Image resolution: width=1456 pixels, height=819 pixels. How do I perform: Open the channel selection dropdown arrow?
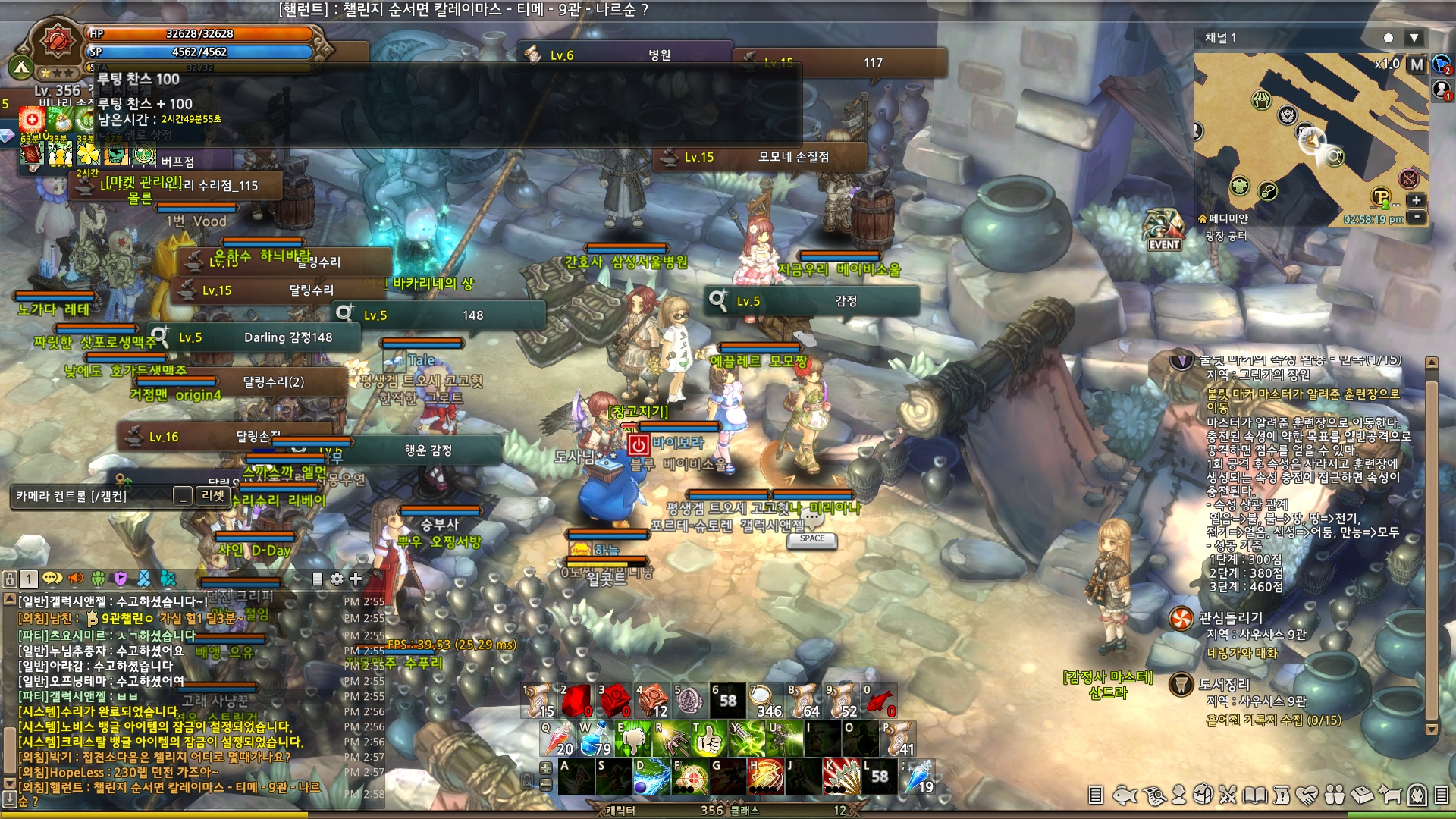coord(1414,38)
